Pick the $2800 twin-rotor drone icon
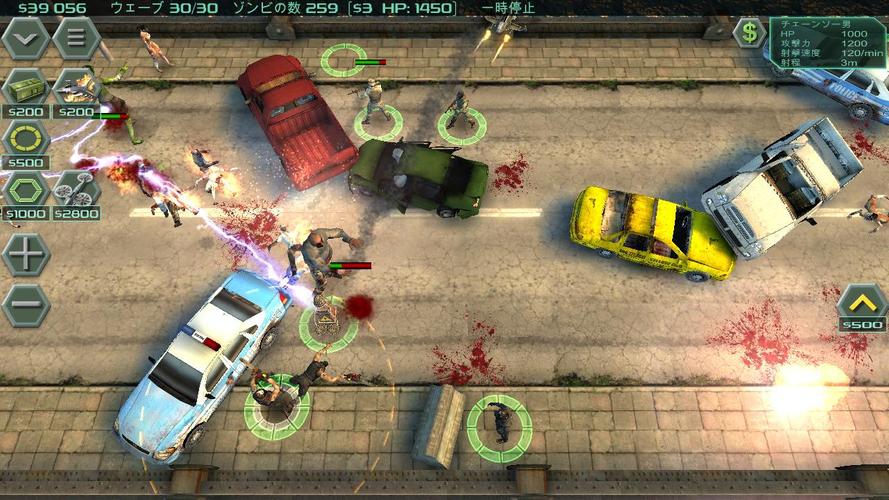The width and height of the screenshot is (889, 500). coord(76,189)
